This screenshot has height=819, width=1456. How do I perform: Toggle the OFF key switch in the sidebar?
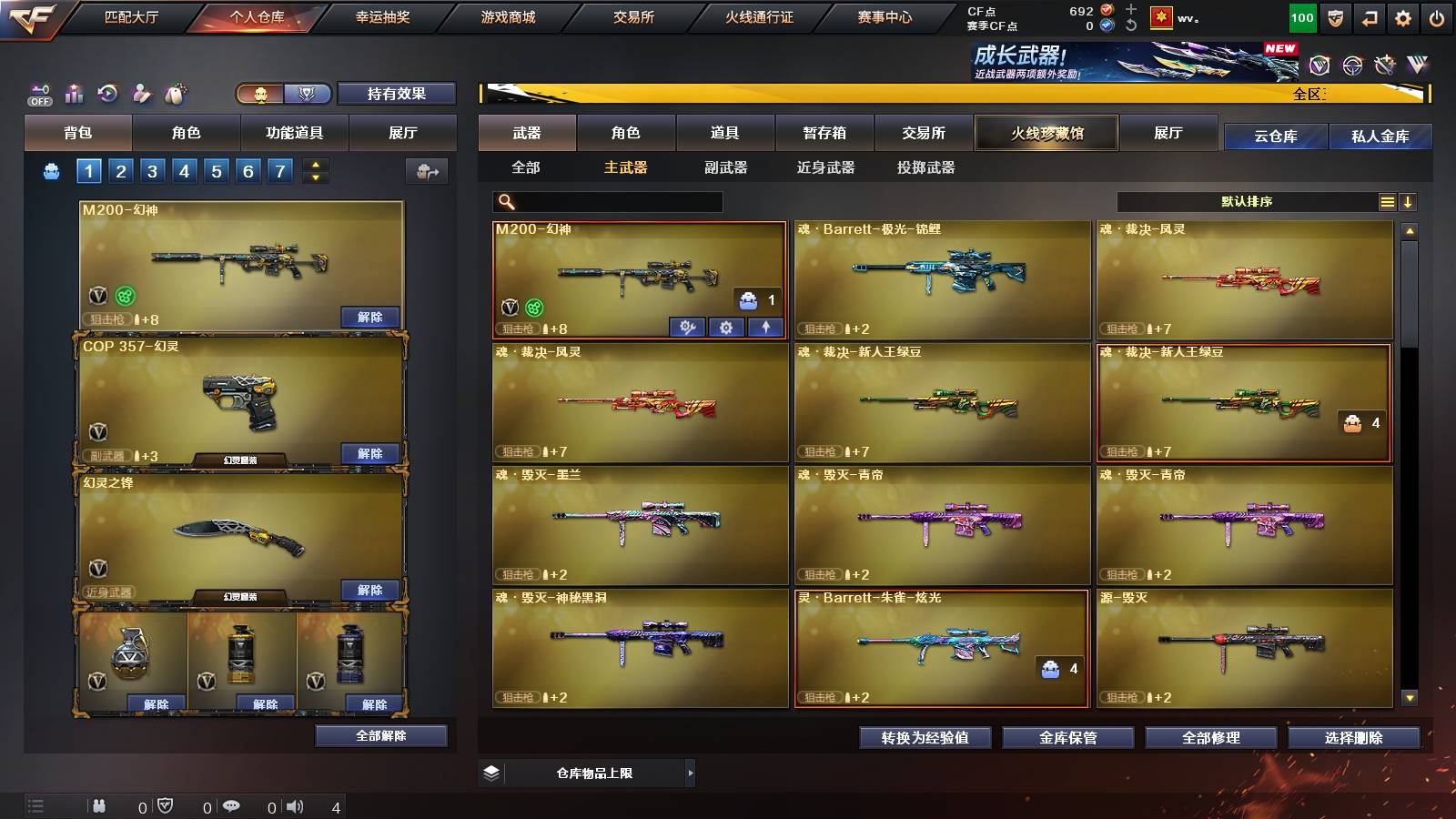point(38,92)
